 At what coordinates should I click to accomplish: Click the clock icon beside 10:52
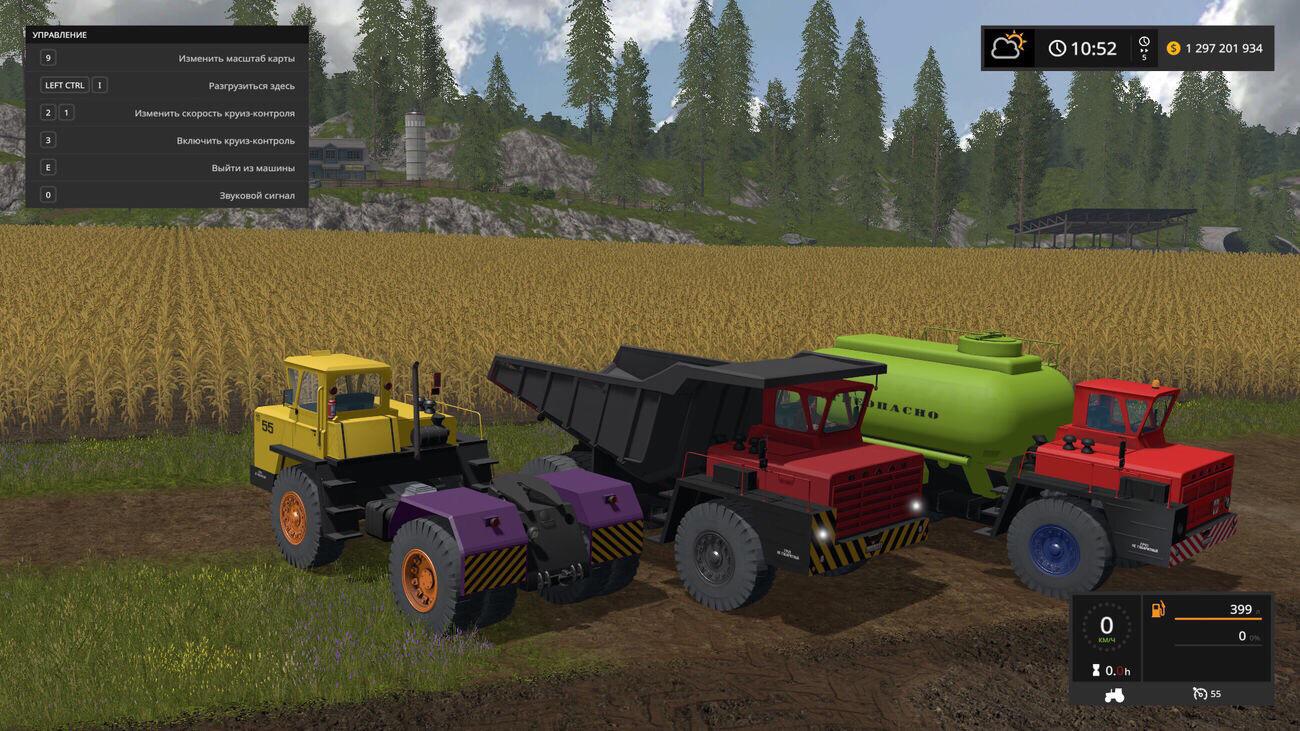click(x=1056, y=48)
